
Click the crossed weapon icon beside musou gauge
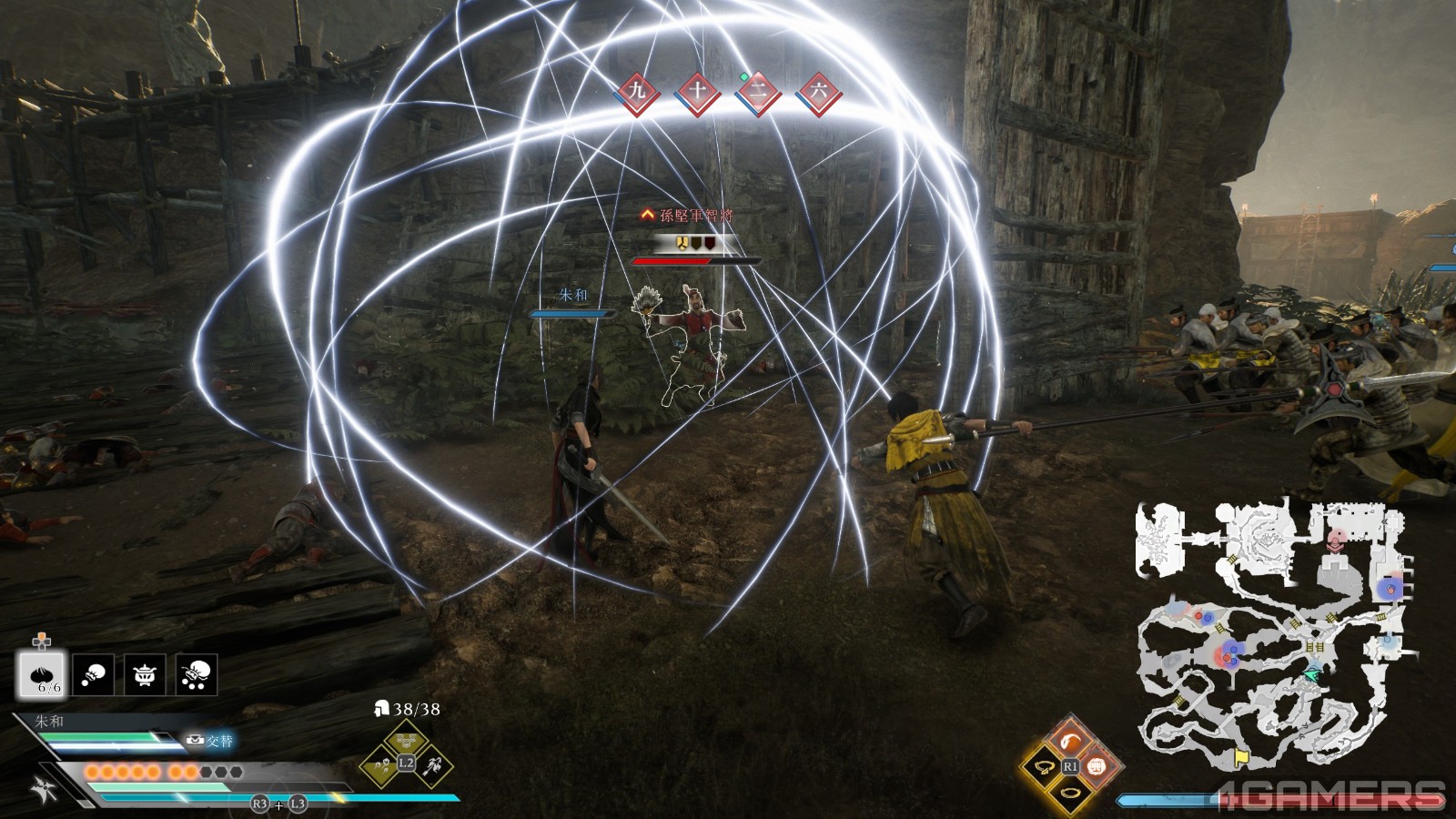coord(44,789)
